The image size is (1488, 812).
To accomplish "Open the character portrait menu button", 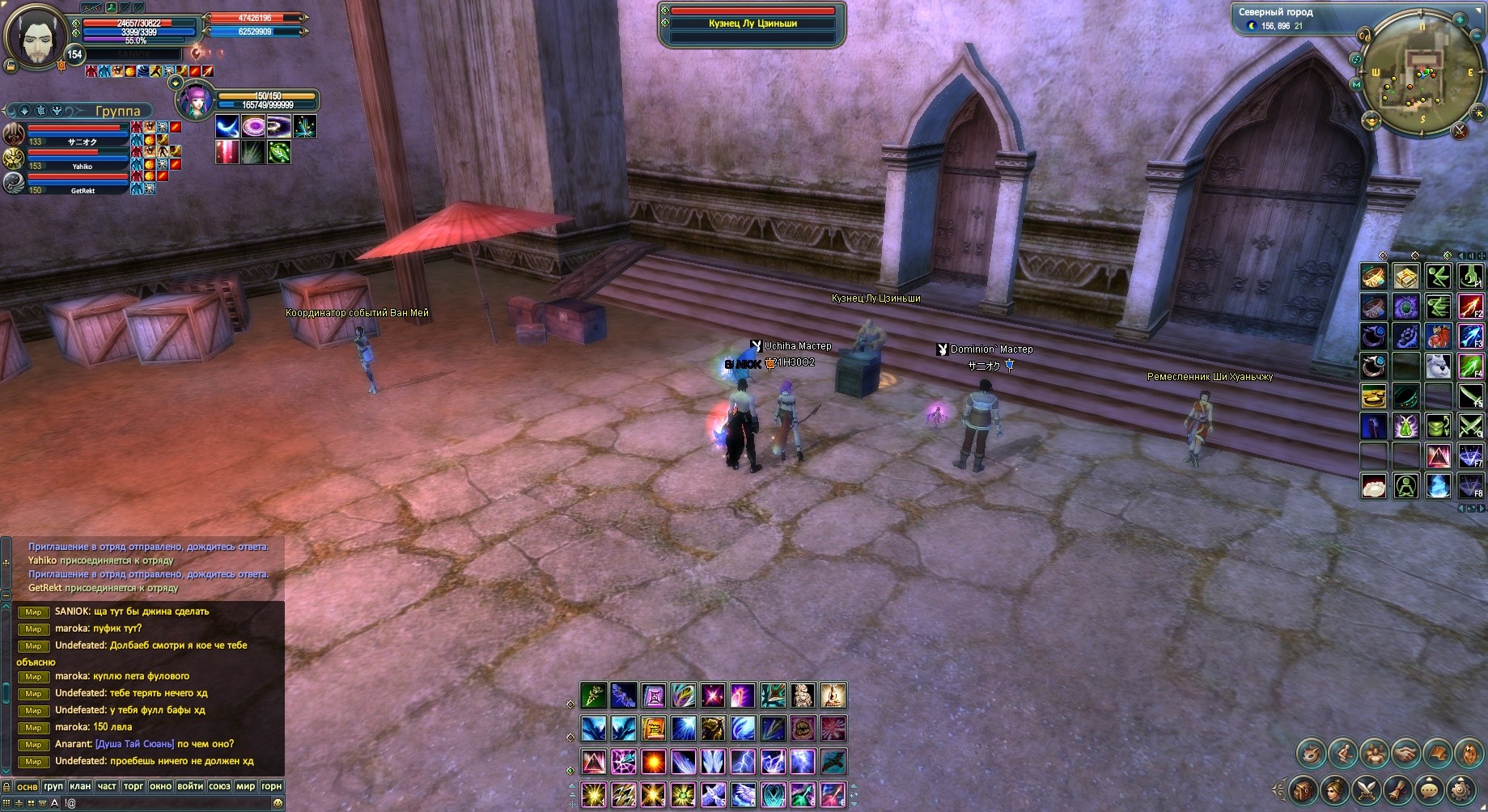I will [x=1333, y=789].
